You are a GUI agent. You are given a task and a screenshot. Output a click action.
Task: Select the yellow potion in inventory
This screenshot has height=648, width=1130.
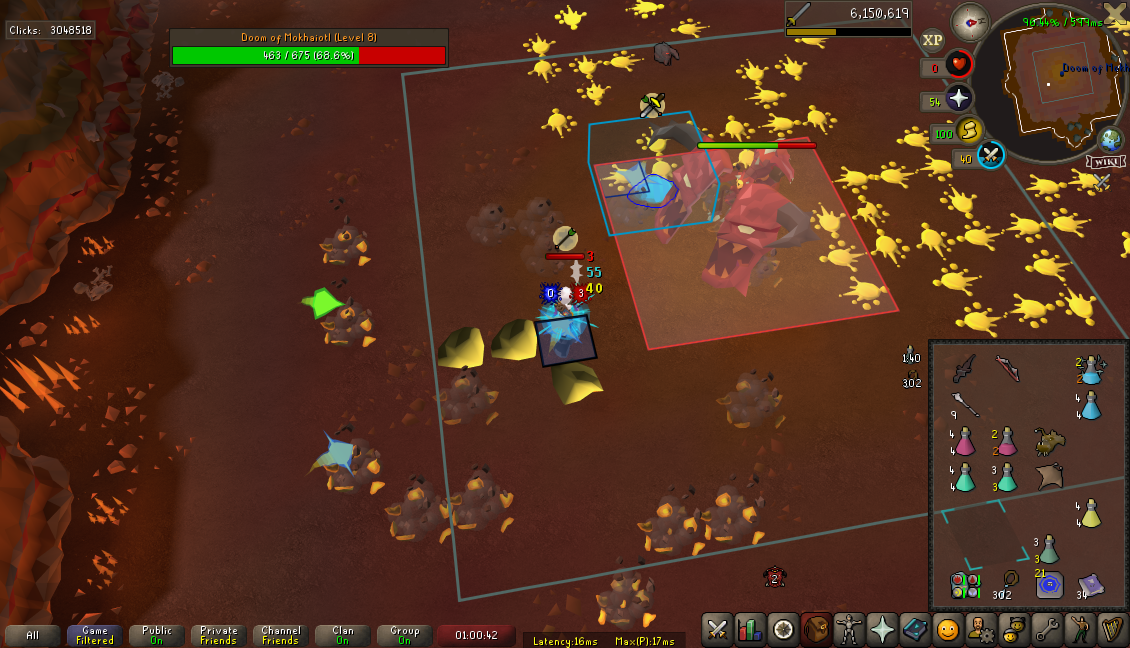pos(1091,514)
